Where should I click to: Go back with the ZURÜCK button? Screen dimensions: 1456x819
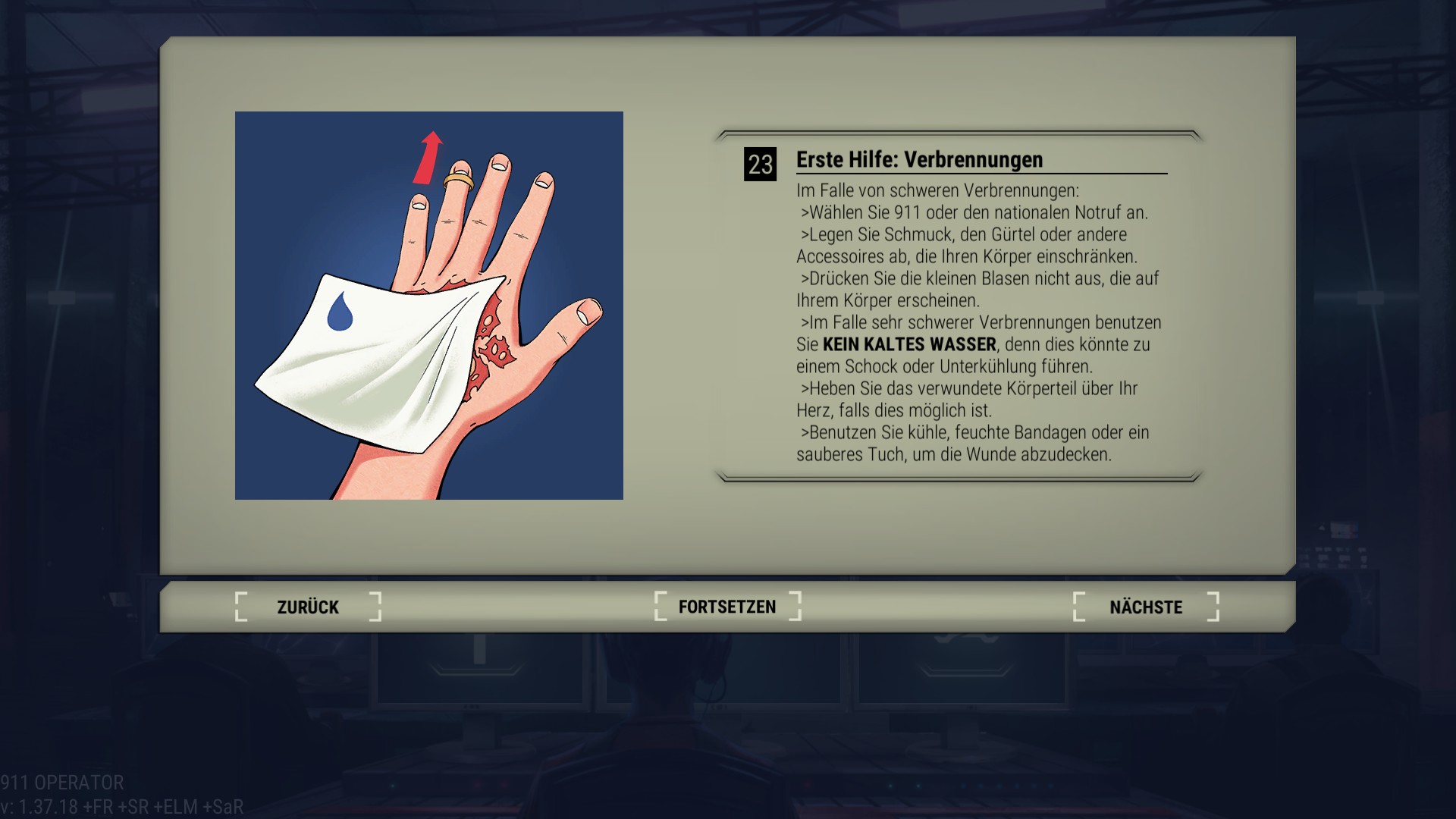(x=308, y=607)
